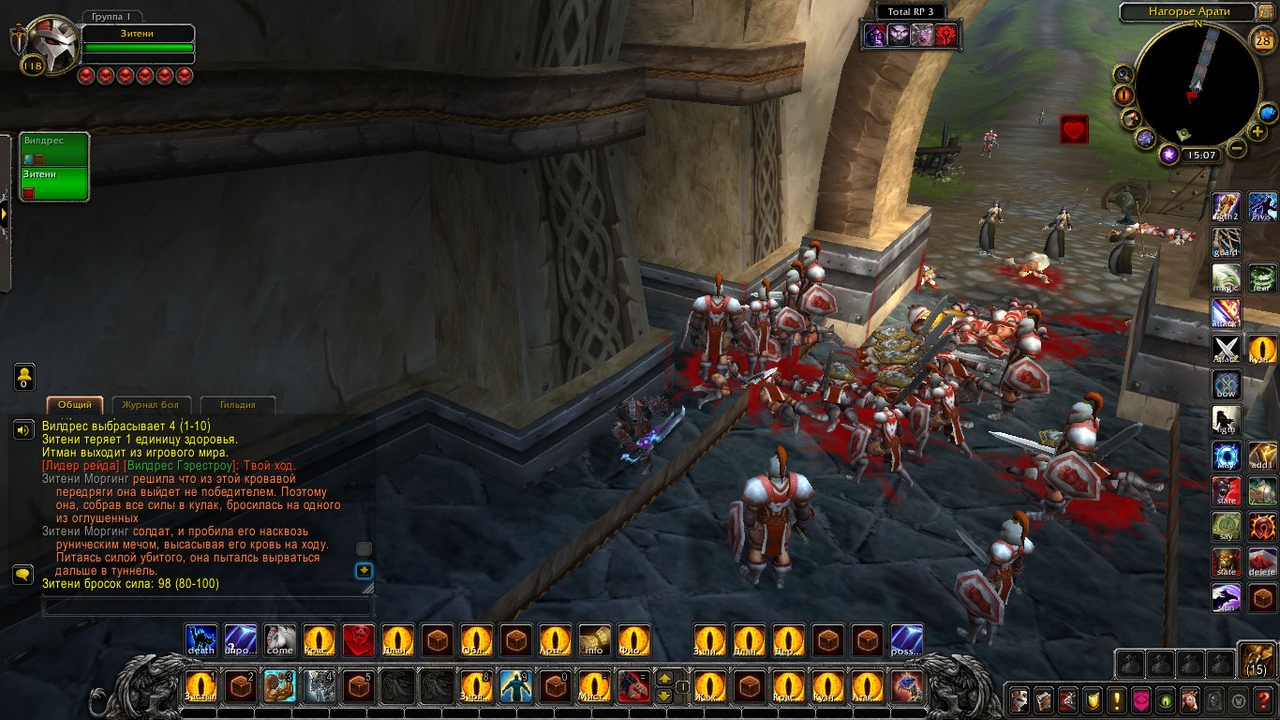Open the Гильдия chat tab
The width and height of the screenshot is (1280, 720).
[237, 405]
